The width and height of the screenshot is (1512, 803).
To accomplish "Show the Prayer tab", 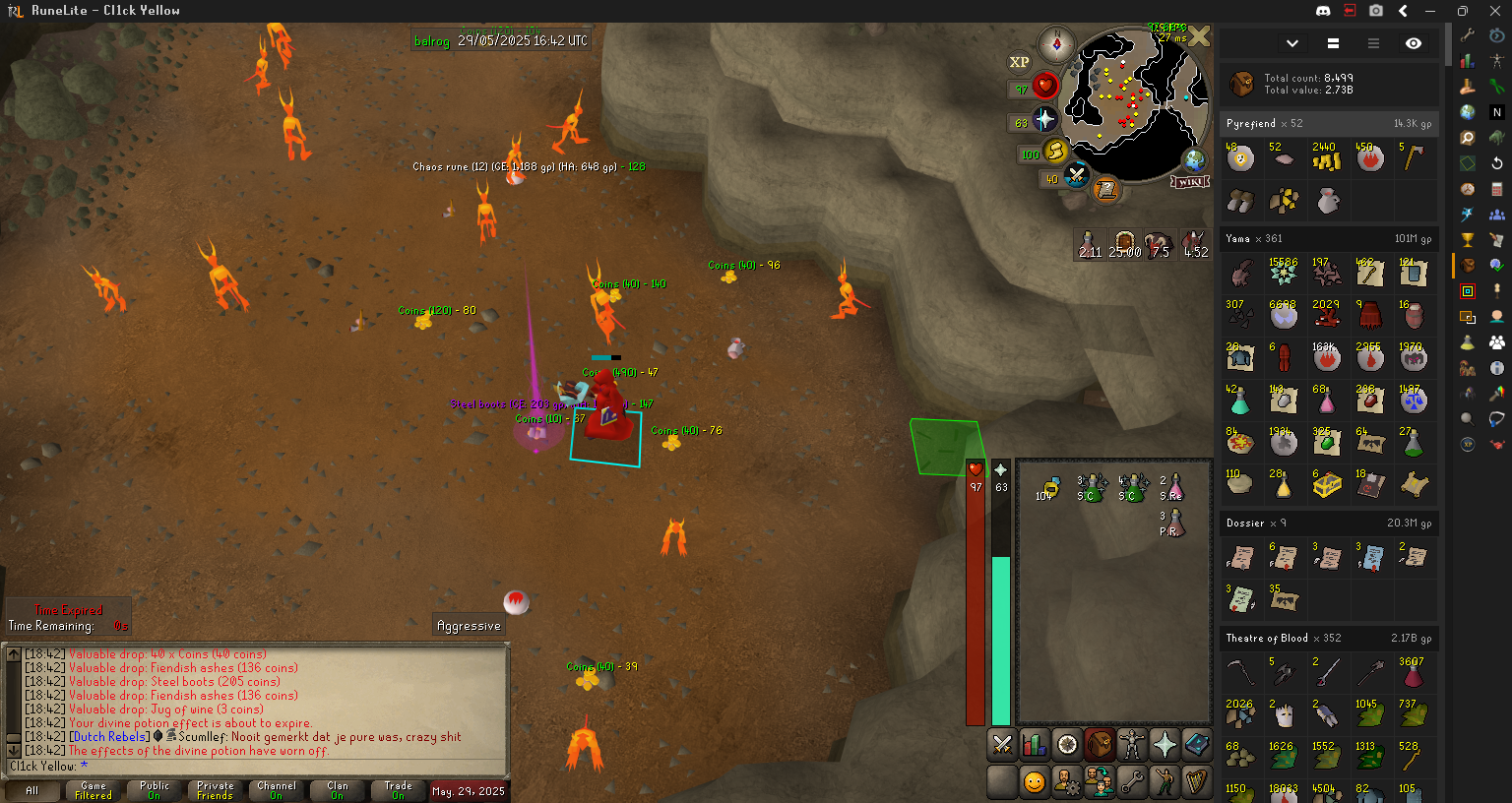I will click(1165, 745).
